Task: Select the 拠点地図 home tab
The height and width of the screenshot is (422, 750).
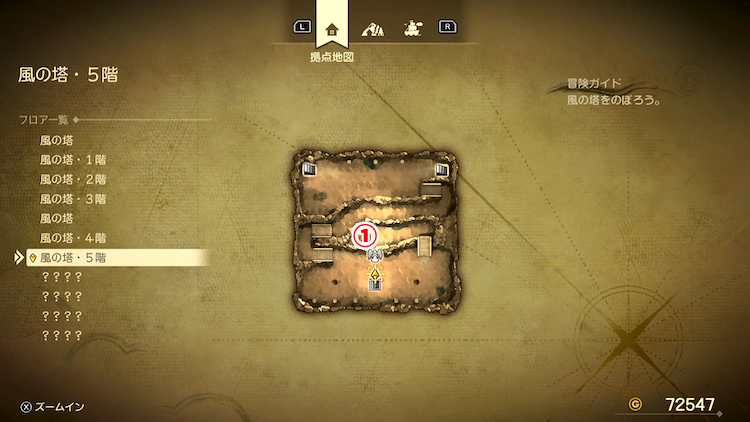Action: point(332,29)
